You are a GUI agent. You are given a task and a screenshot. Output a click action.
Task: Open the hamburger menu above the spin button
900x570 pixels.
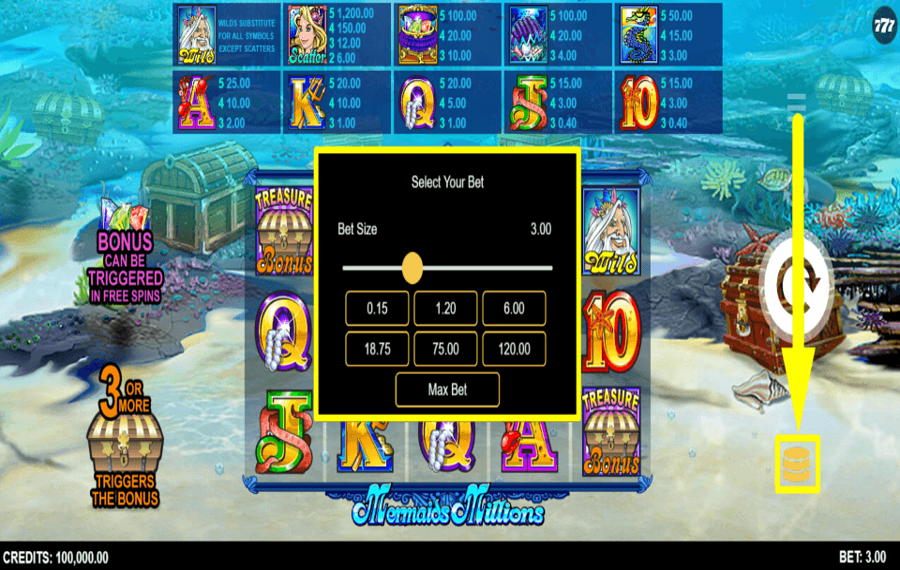797,102
